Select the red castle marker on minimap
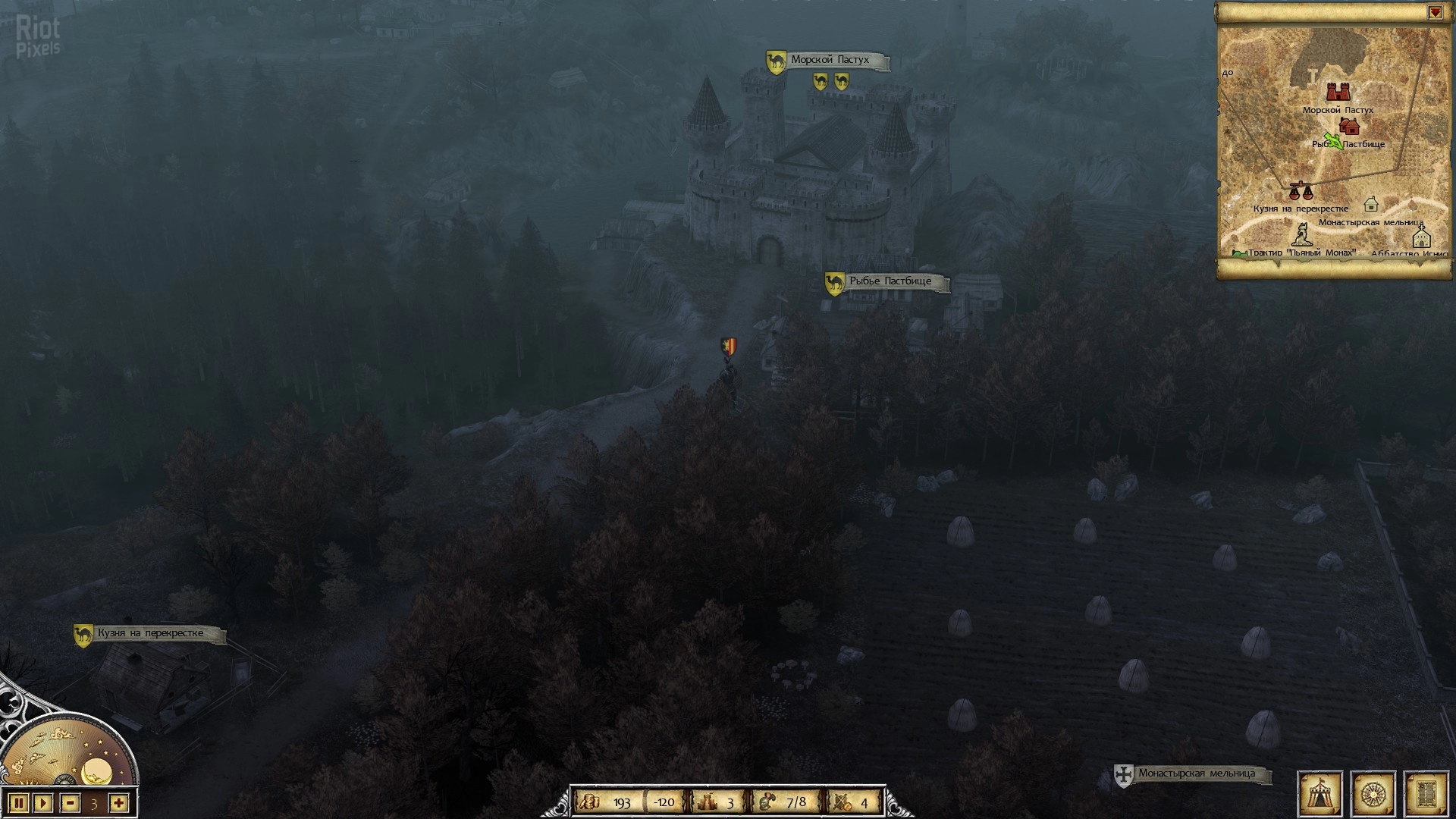The width and height of the screenshot is (1456, 819). (x=1338, y=92)
